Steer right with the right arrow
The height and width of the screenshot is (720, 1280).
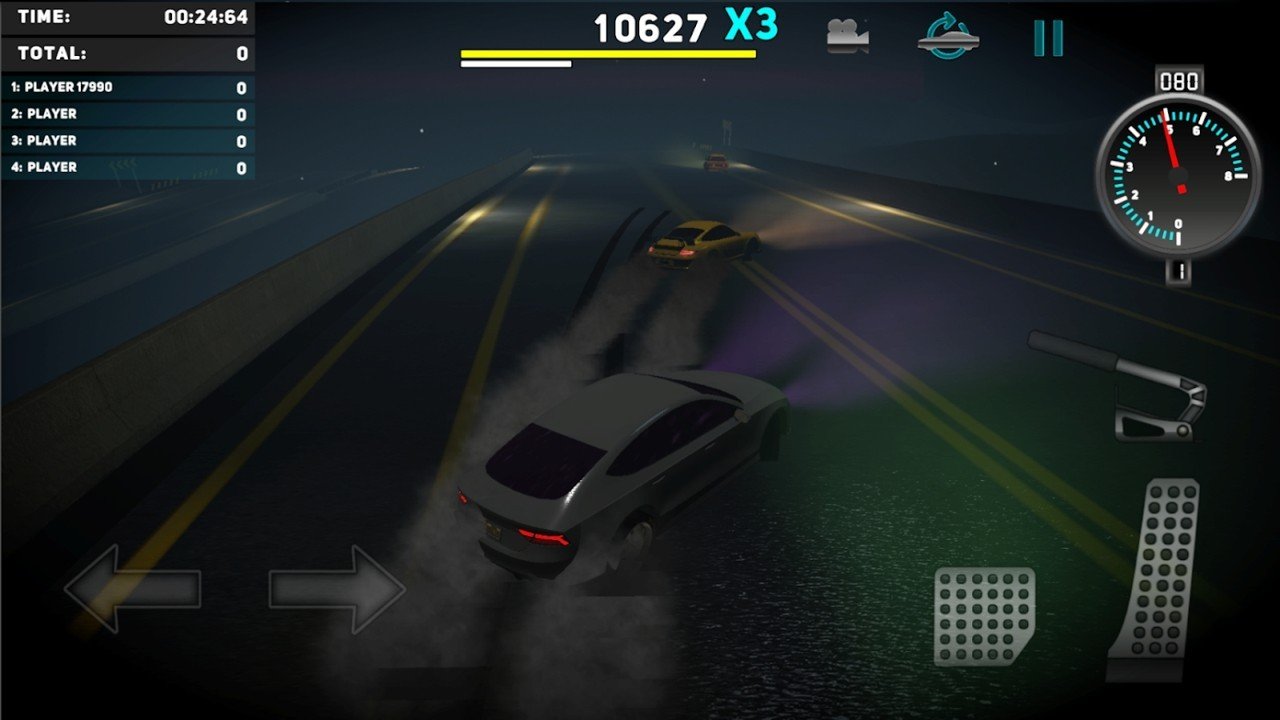[x=337, y=589]
